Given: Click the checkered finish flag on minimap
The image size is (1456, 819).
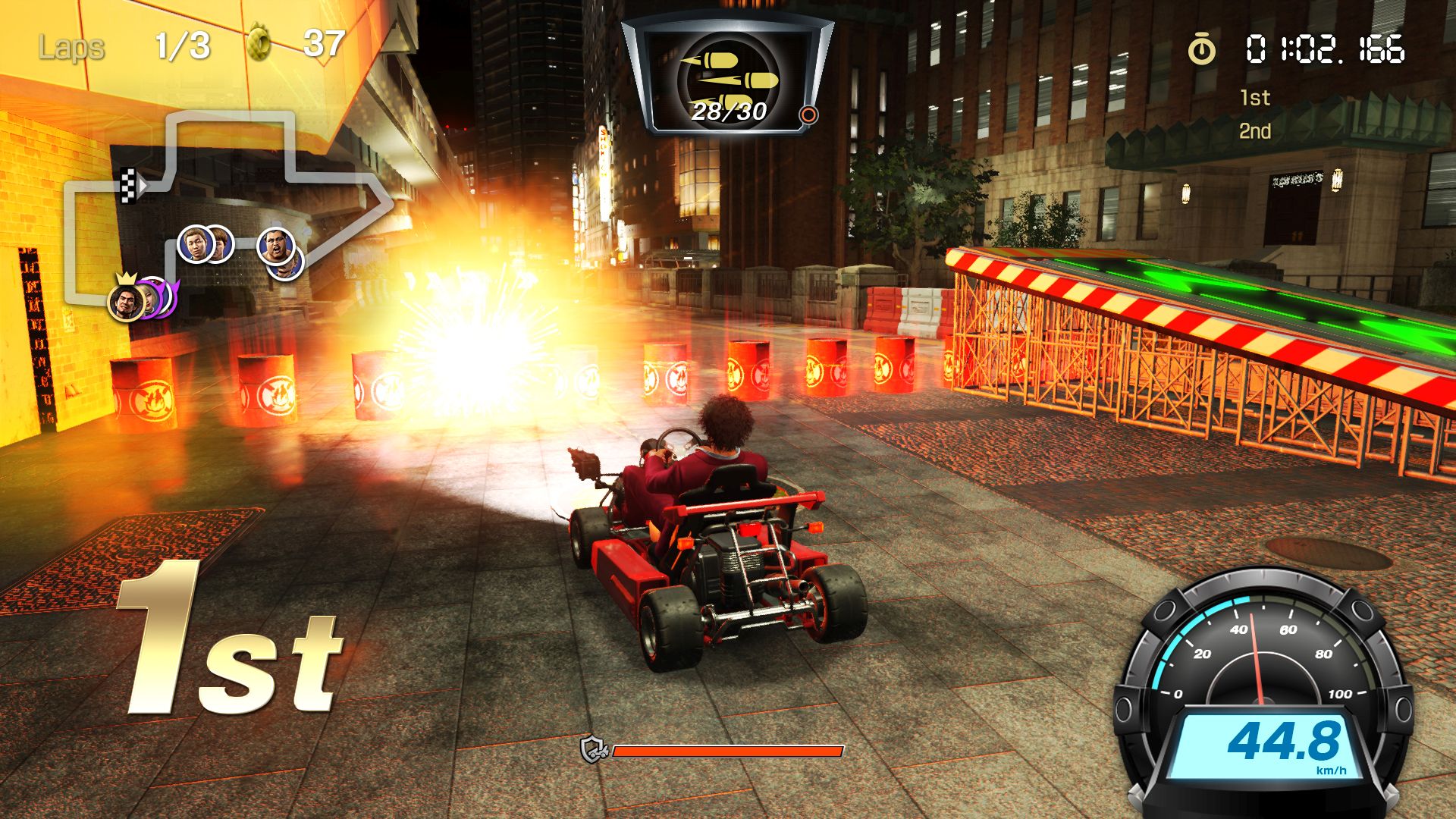Looking at the screenshot, I should point(129,186).
